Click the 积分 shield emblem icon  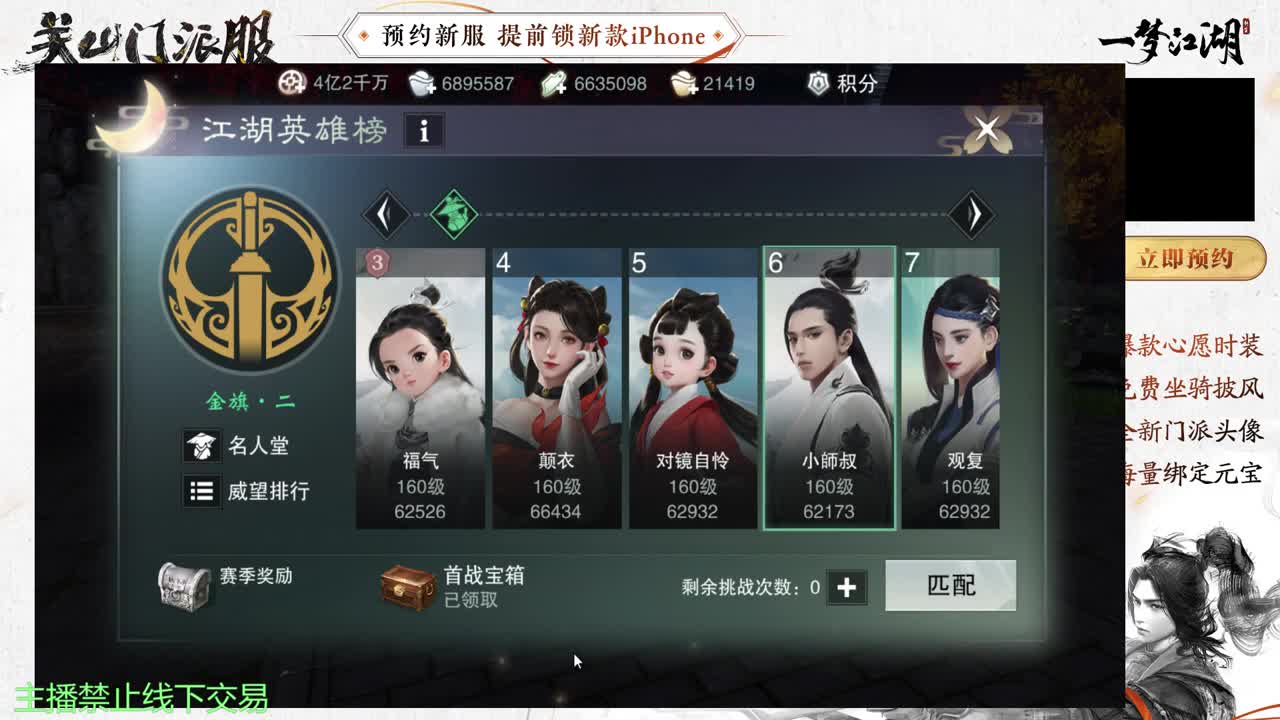click(816, 84)
